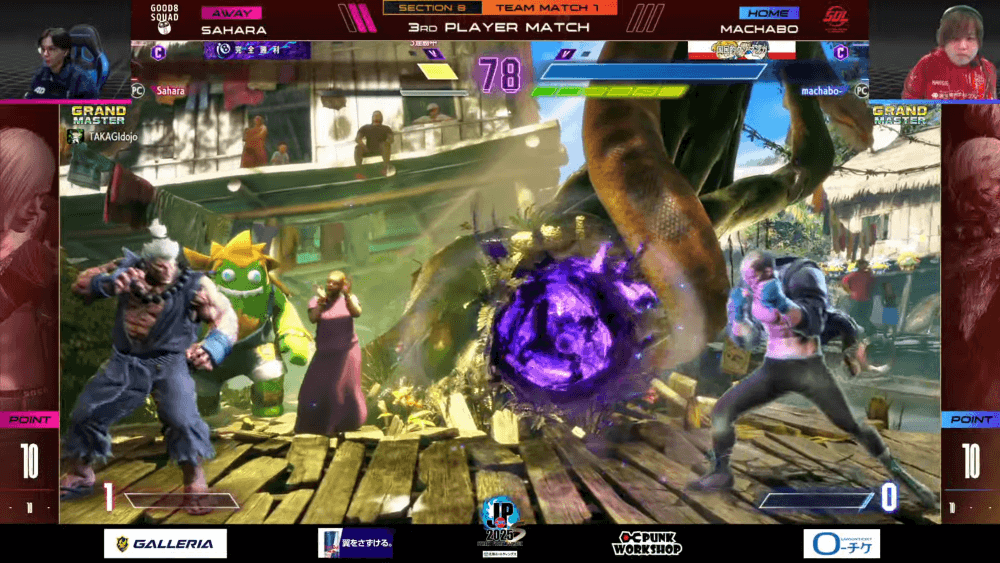Open the Punk Workshop sponsor logo
Screen dimensions: 1000x563
pyautogui.click(x=645, y=543)
